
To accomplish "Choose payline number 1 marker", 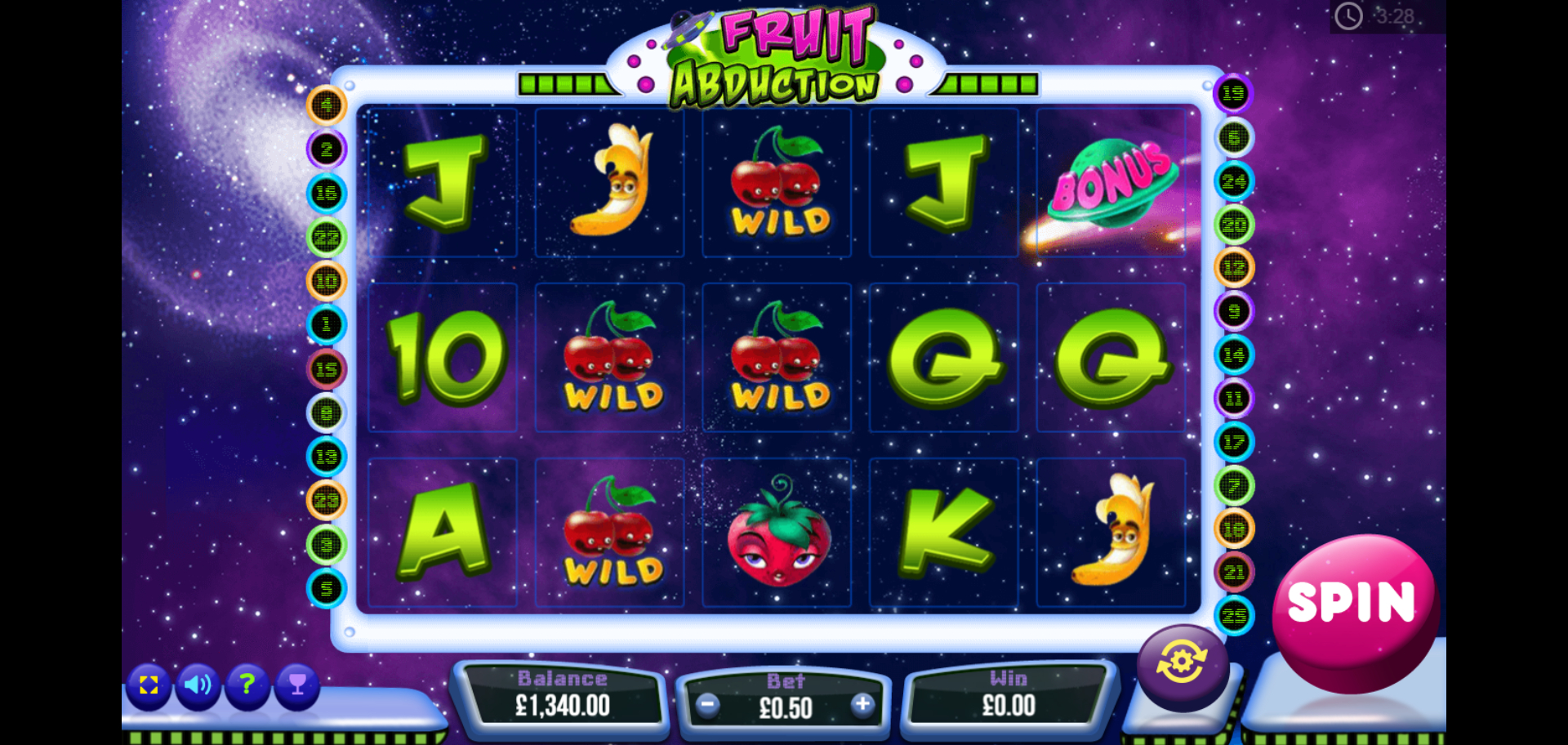I will pos(327,325).
